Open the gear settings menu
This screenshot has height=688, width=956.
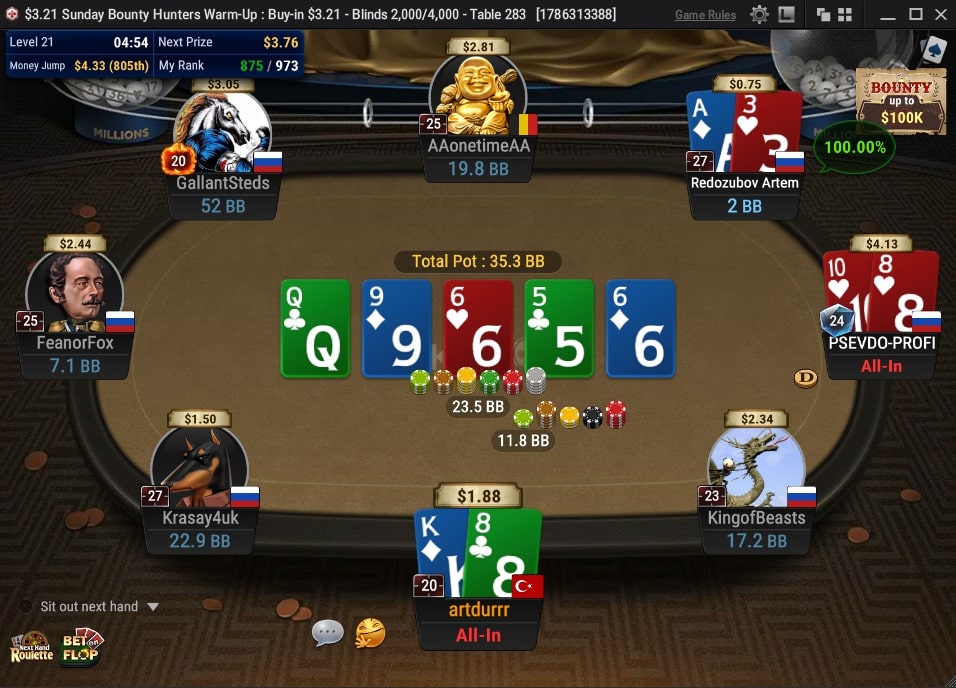coord(760,15)
